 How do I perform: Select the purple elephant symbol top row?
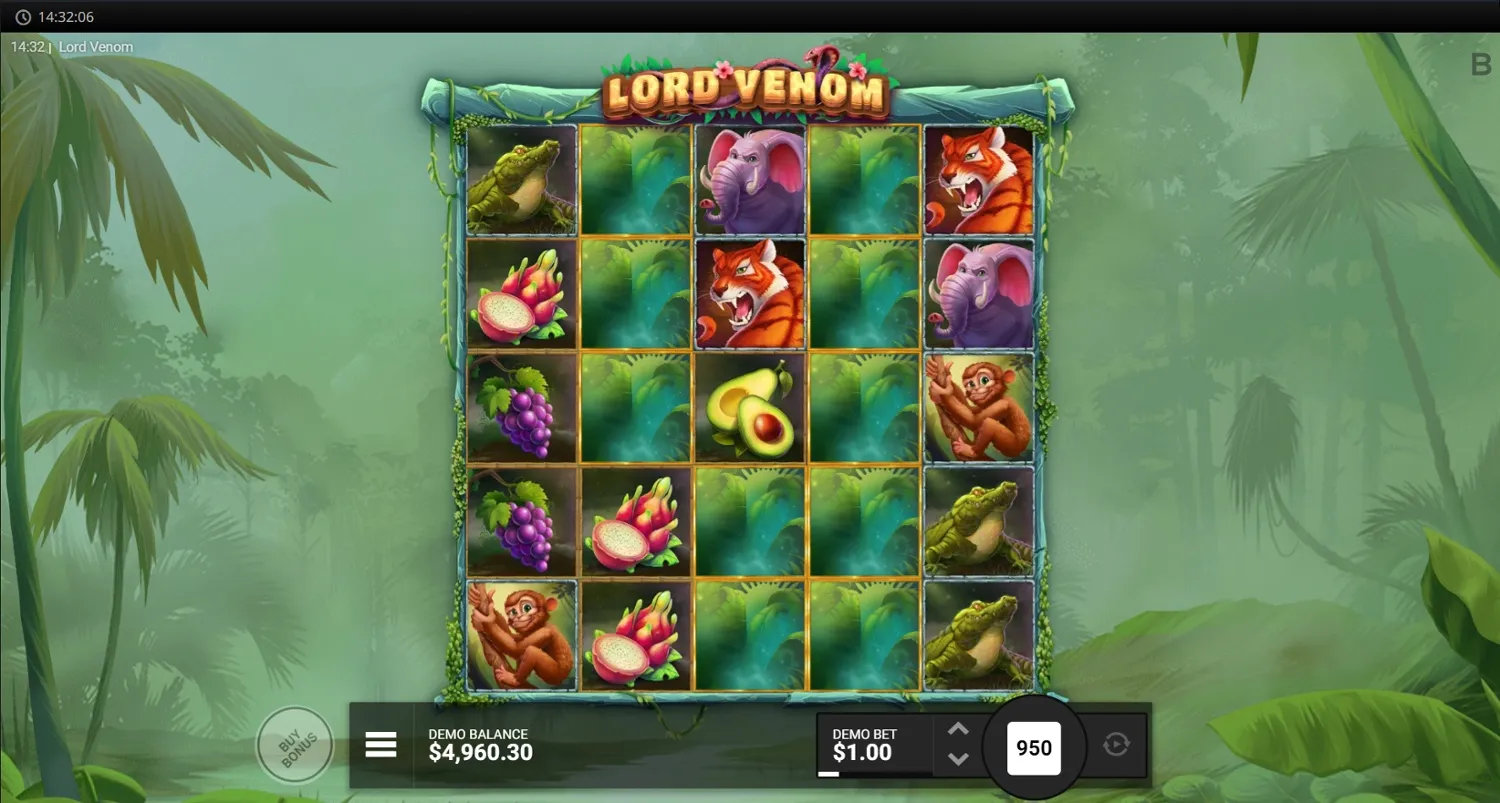[749, 180]
